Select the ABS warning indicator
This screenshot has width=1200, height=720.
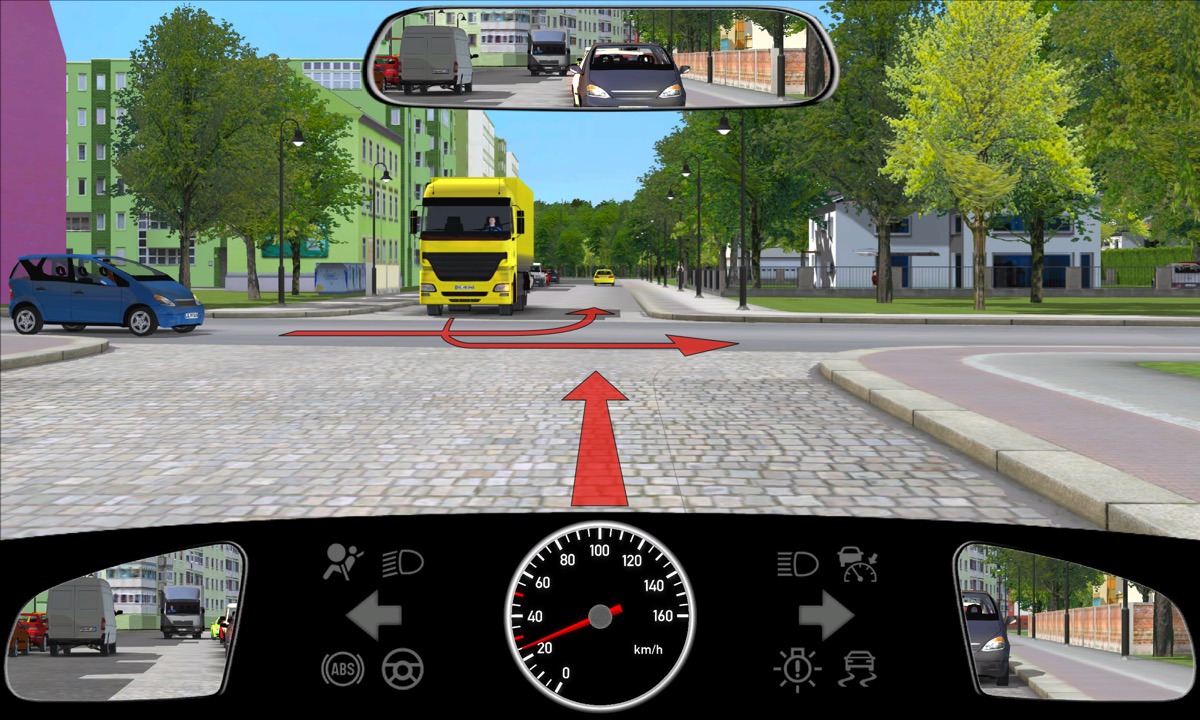[342, 668]
